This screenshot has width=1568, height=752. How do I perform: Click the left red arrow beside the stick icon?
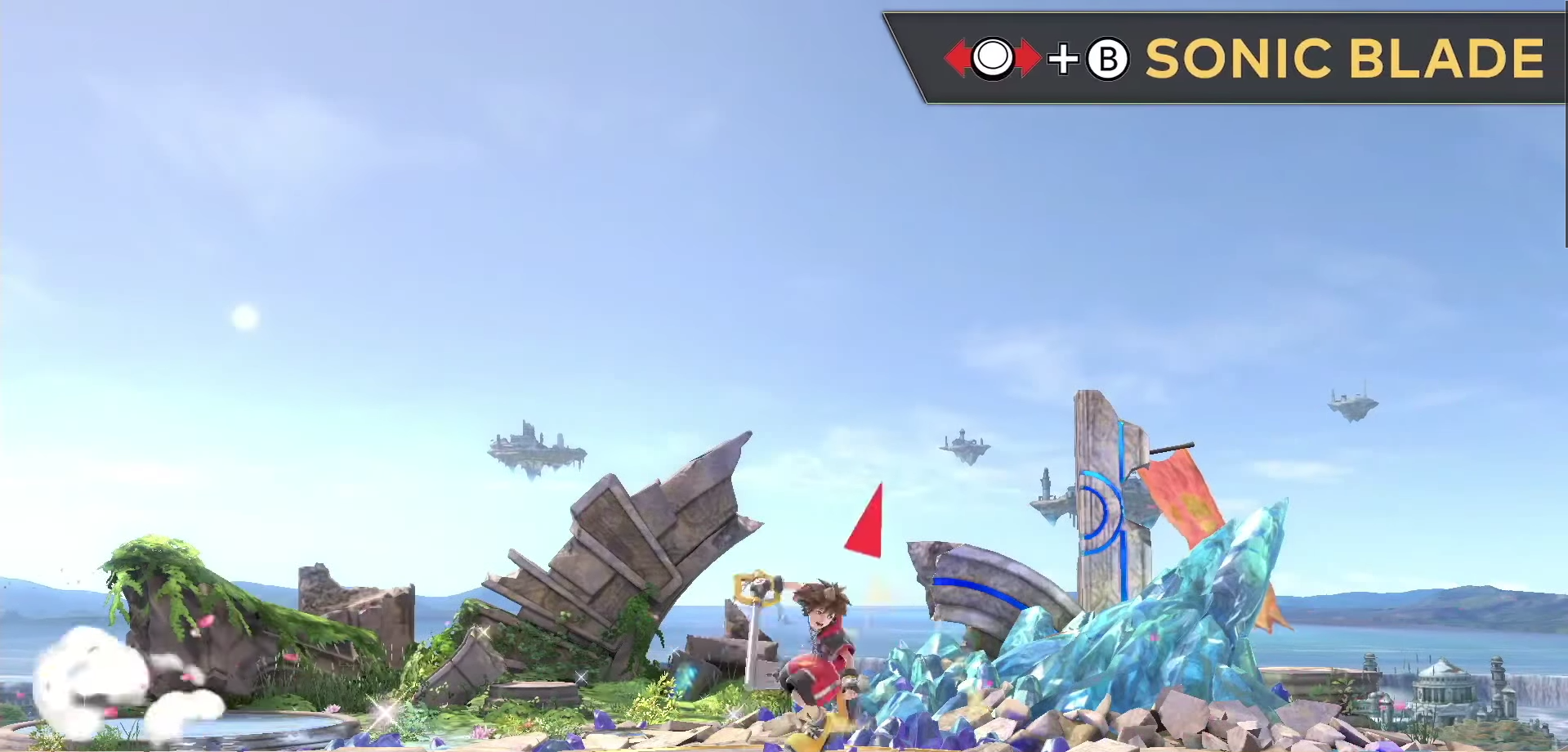tap(954, 57)
